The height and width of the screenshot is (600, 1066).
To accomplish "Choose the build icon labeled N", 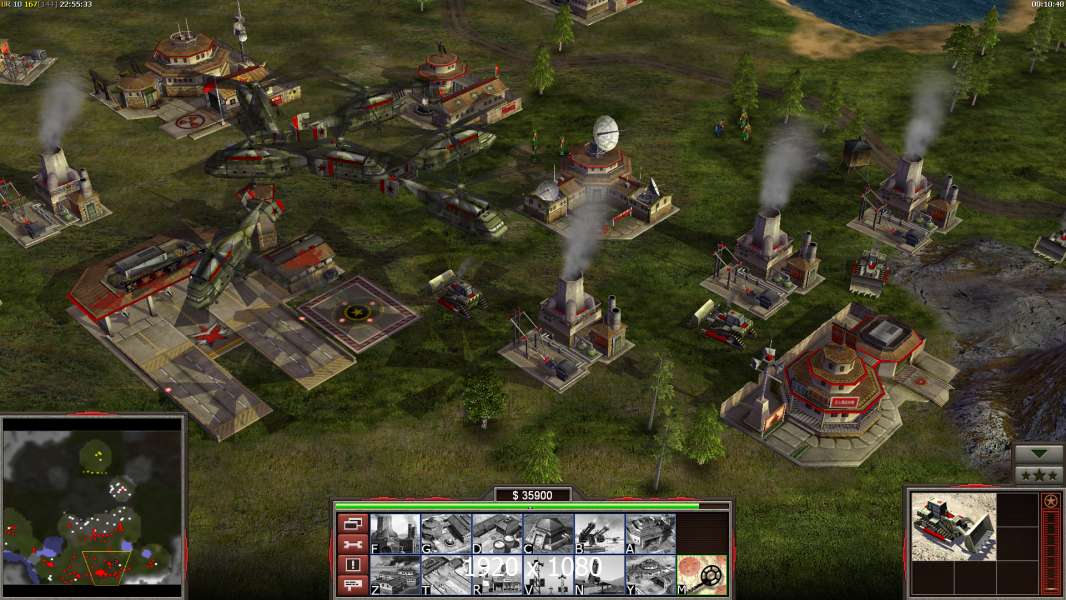I will (599, 575).
